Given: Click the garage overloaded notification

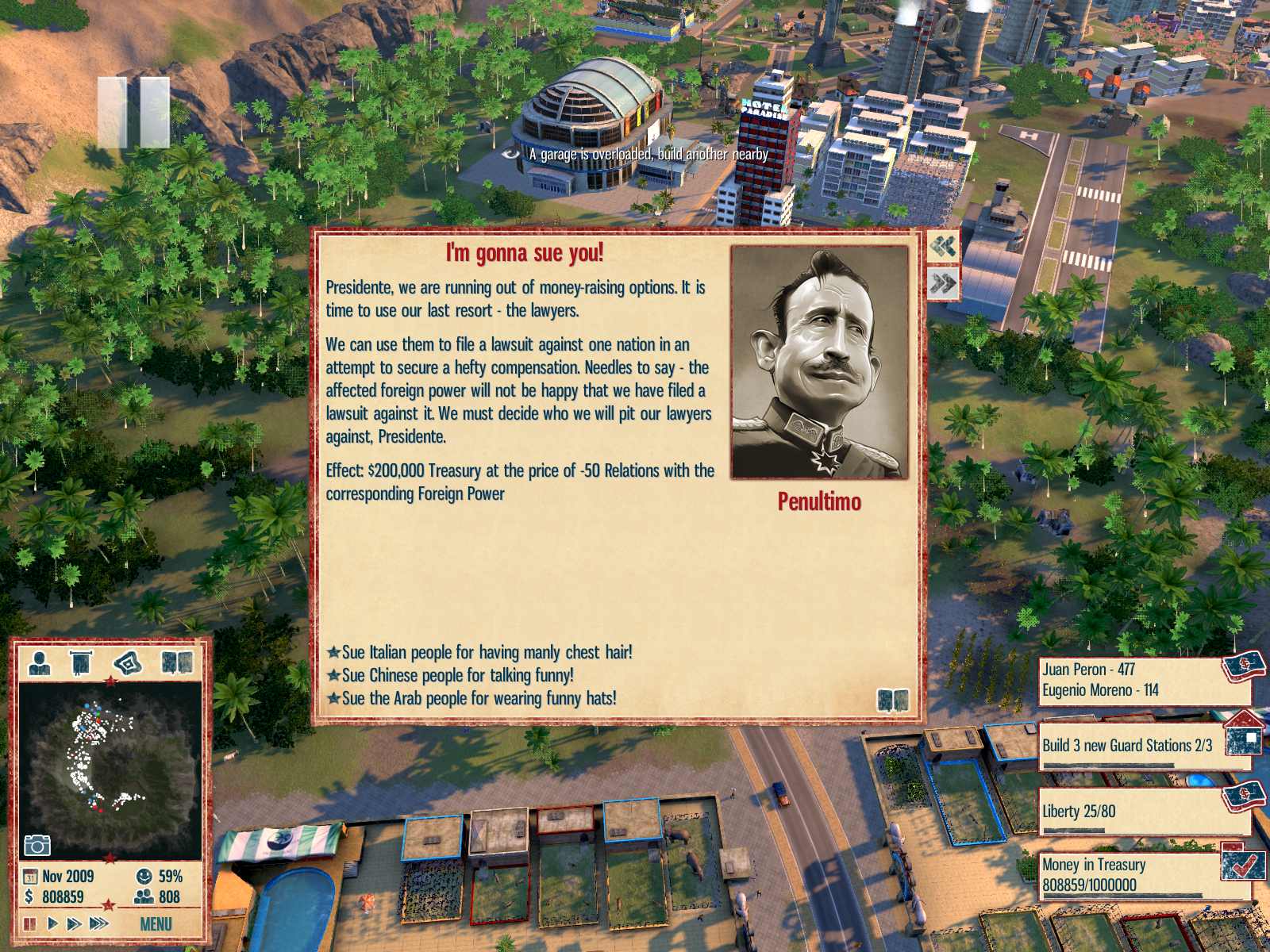Looking at the screenshot, I should click(648, 154).
